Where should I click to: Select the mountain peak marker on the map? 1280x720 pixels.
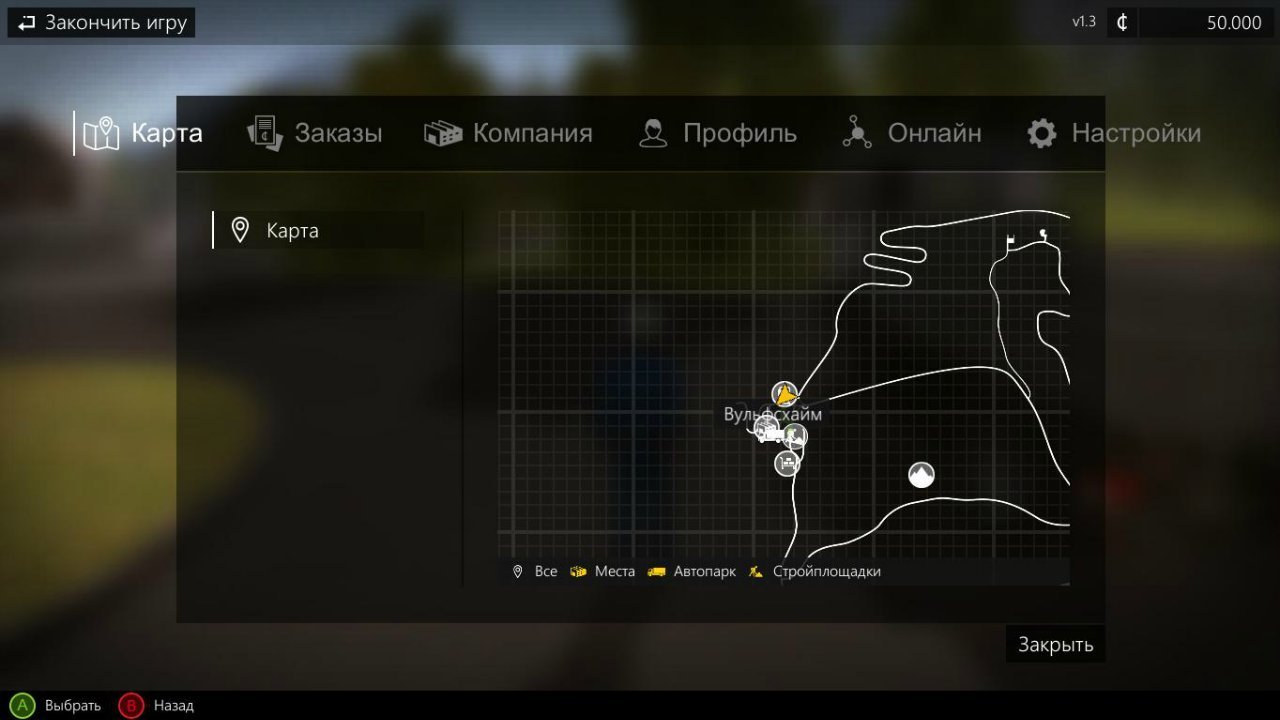pos(920,474)
